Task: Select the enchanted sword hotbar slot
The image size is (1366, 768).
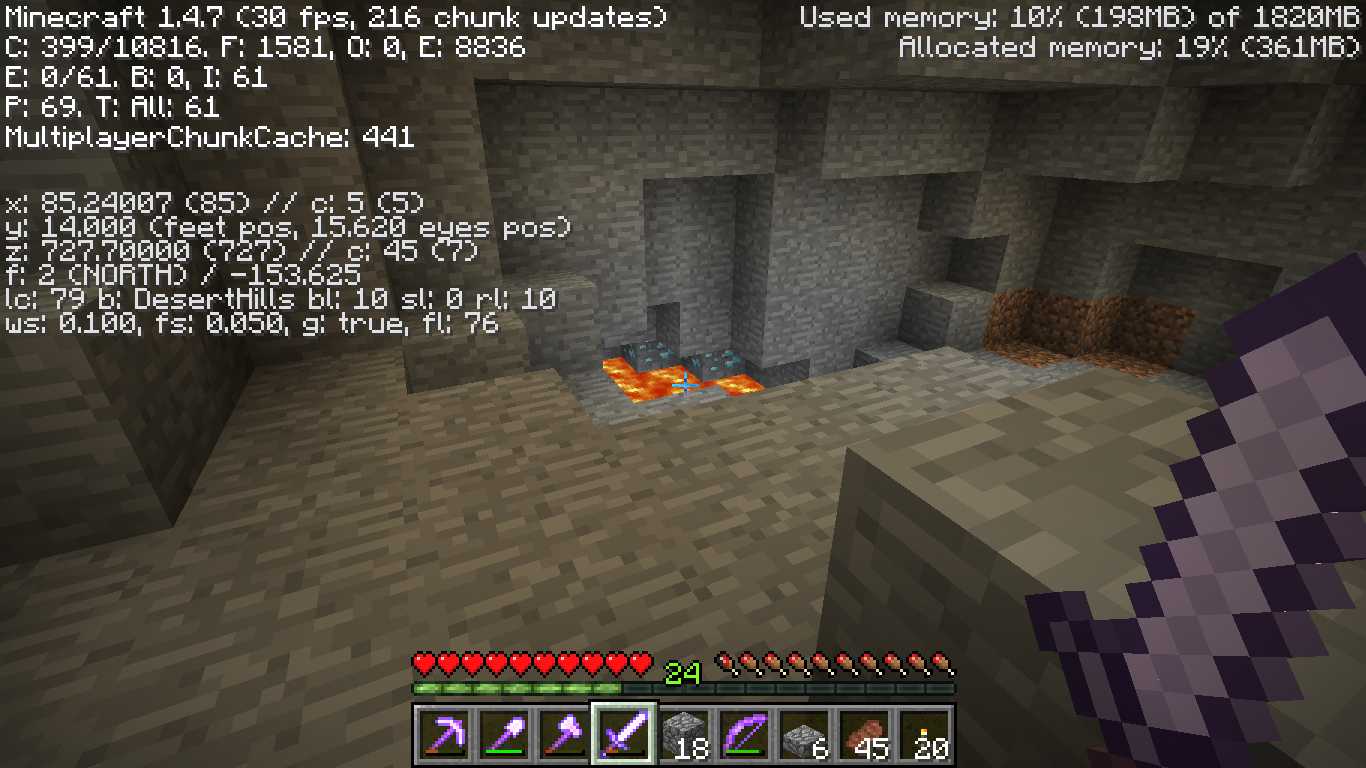Action: click(623, 736)
